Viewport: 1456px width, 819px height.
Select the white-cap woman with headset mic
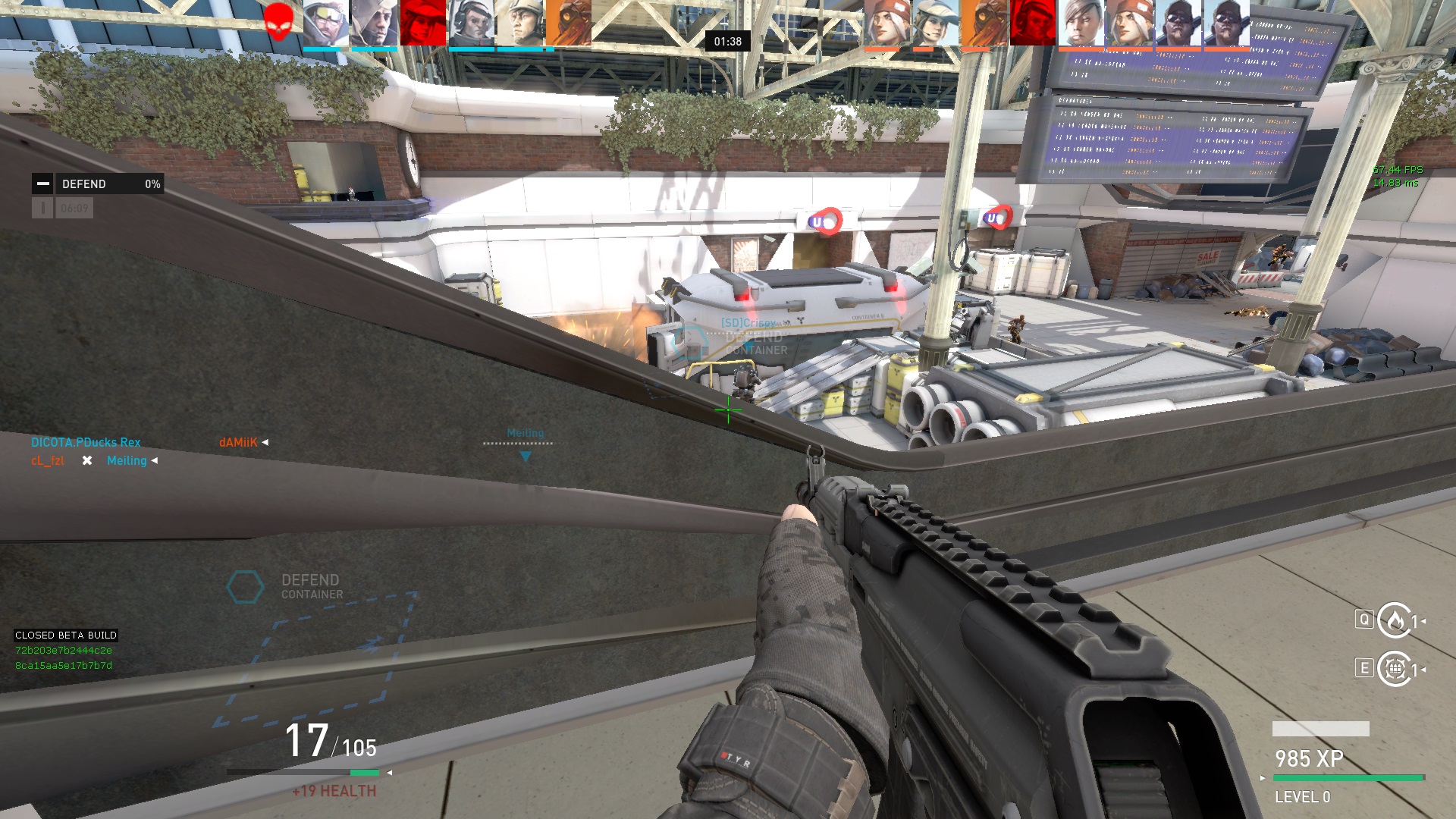click(x=936, y=23)
